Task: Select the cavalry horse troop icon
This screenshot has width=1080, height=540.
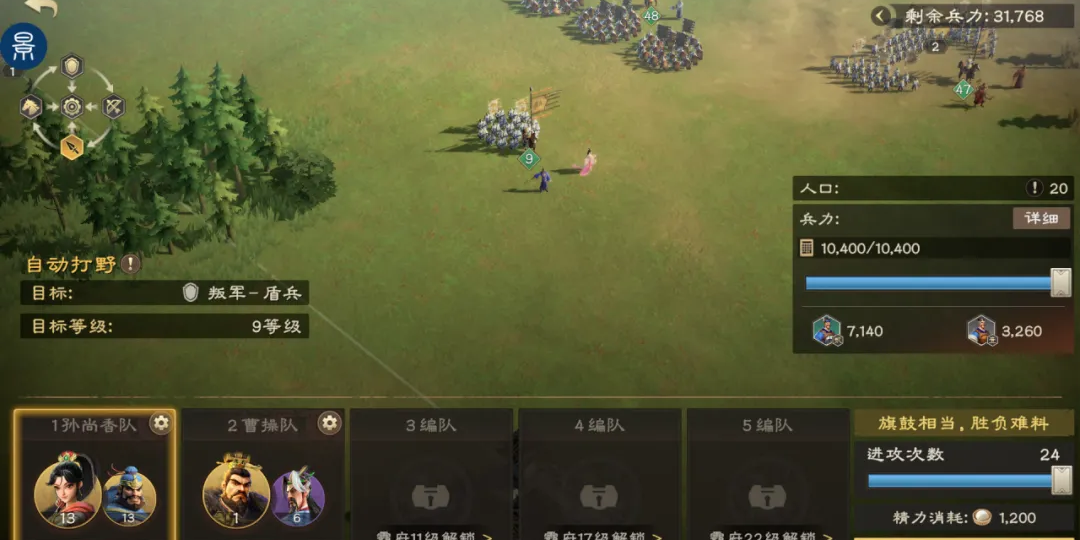Action: (x=31, y=106)
